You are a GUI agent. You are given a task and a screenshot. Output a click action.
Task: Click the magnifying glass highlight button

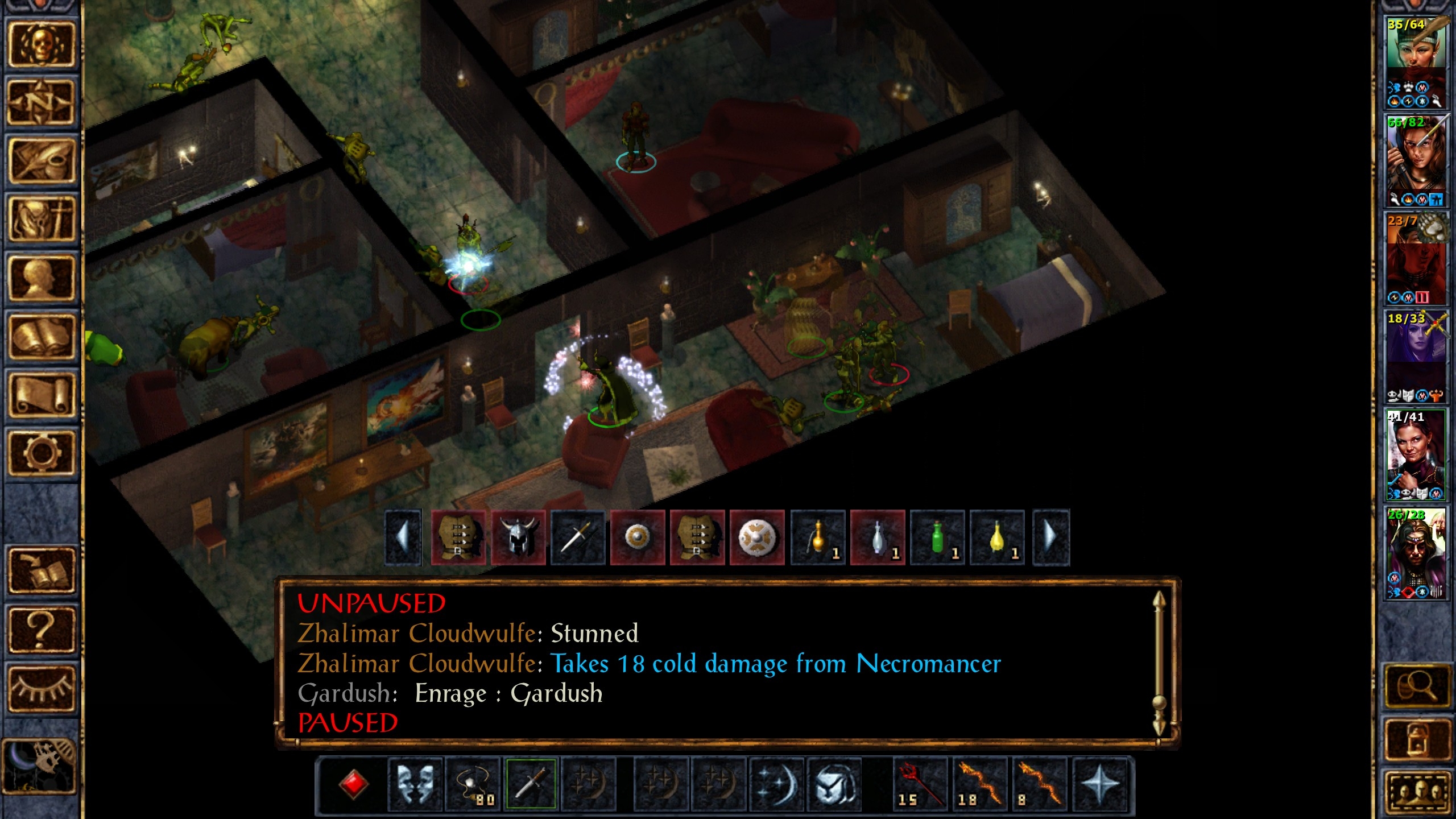1416,686
